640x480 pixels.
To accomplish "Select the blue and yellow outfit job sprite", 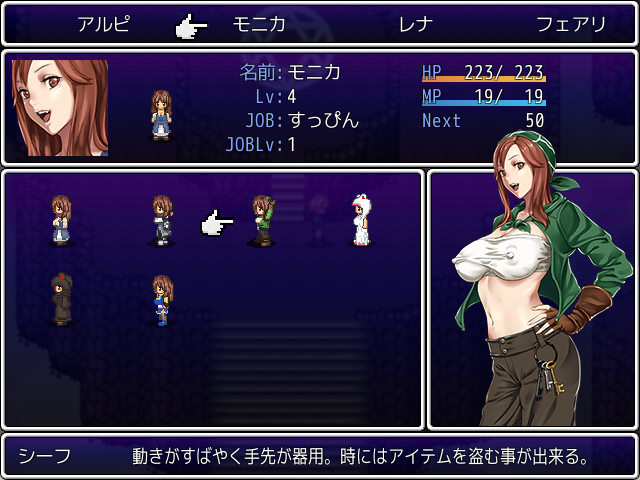I will (x=162, y=300).
